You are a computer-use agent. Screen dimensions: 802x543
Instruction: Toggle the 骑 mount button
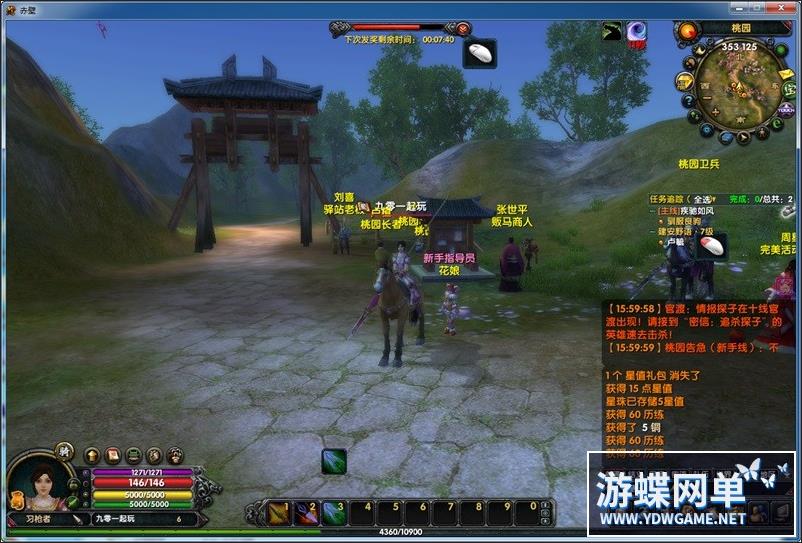[x=64, y=452]
